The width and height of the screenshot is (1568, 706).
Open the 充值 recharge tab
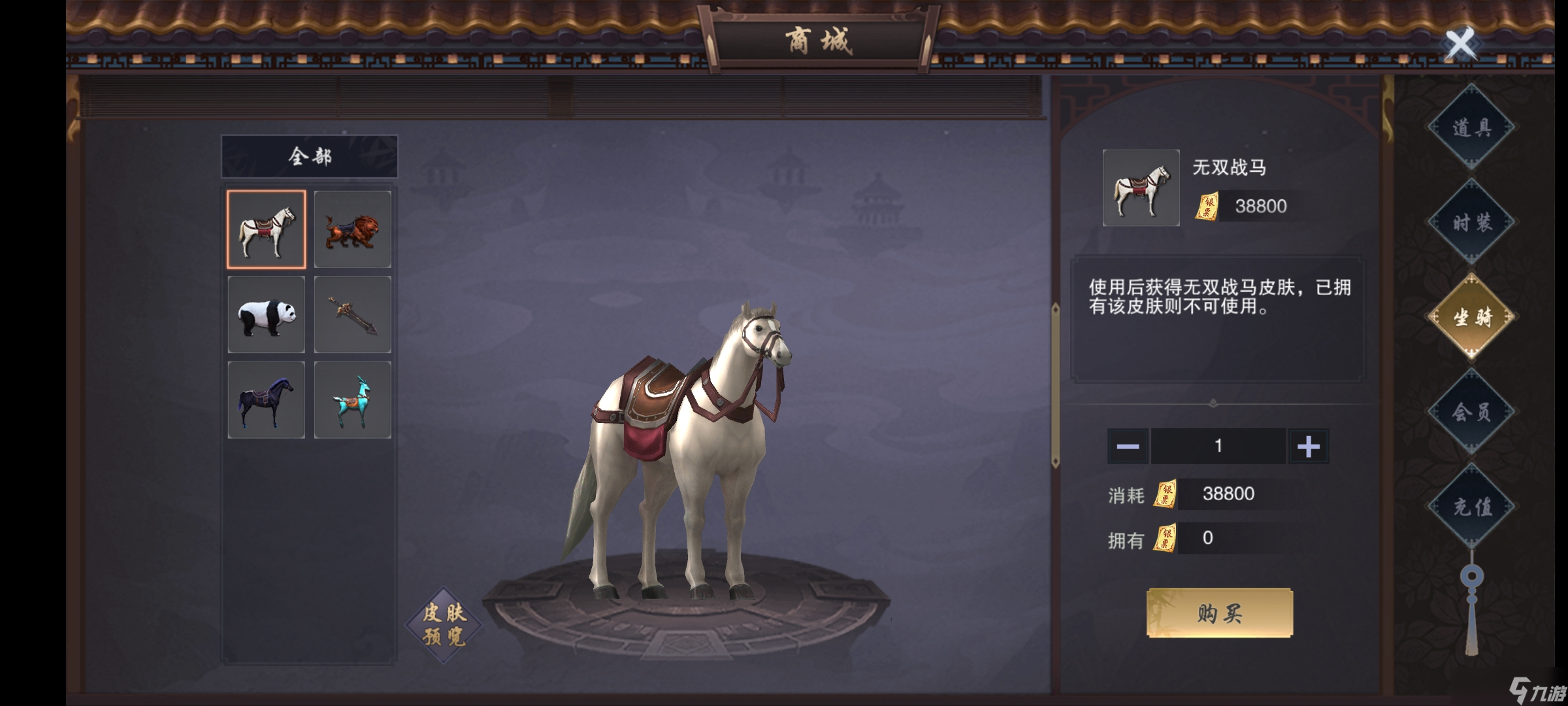click(1471, 507)
